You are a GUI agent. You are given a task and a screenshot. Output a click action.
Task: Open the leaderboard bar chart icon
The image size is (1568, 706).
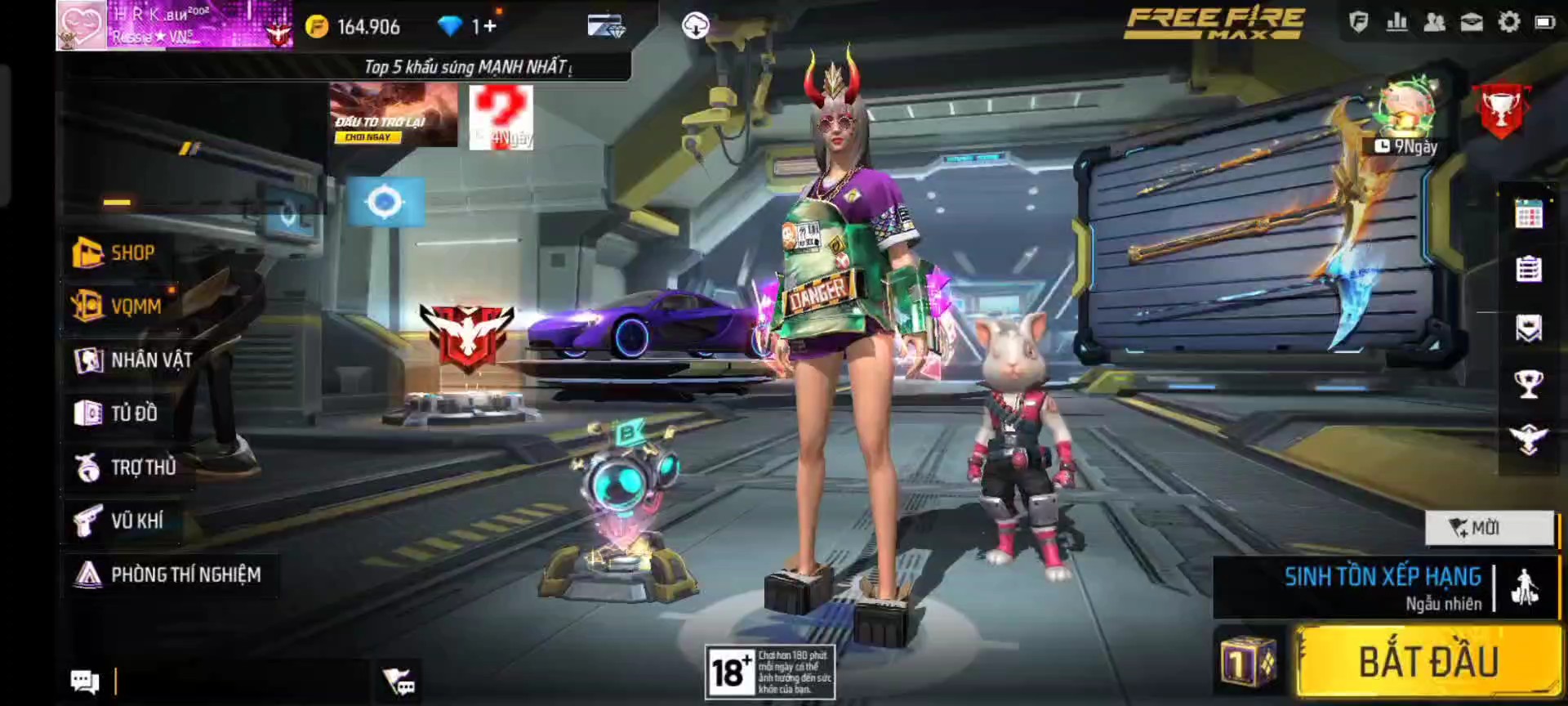[x=1396, y=23]
